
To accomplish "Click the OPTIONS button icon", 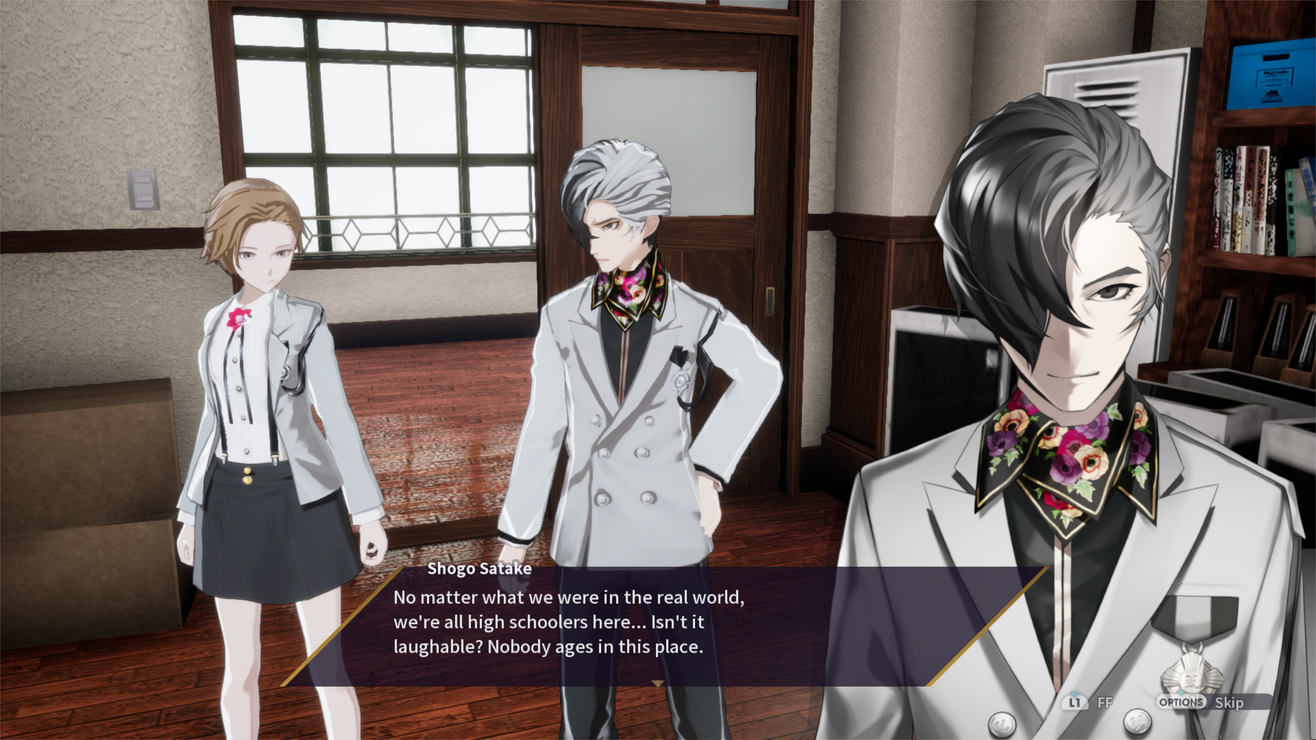I will click(1181, 702).
